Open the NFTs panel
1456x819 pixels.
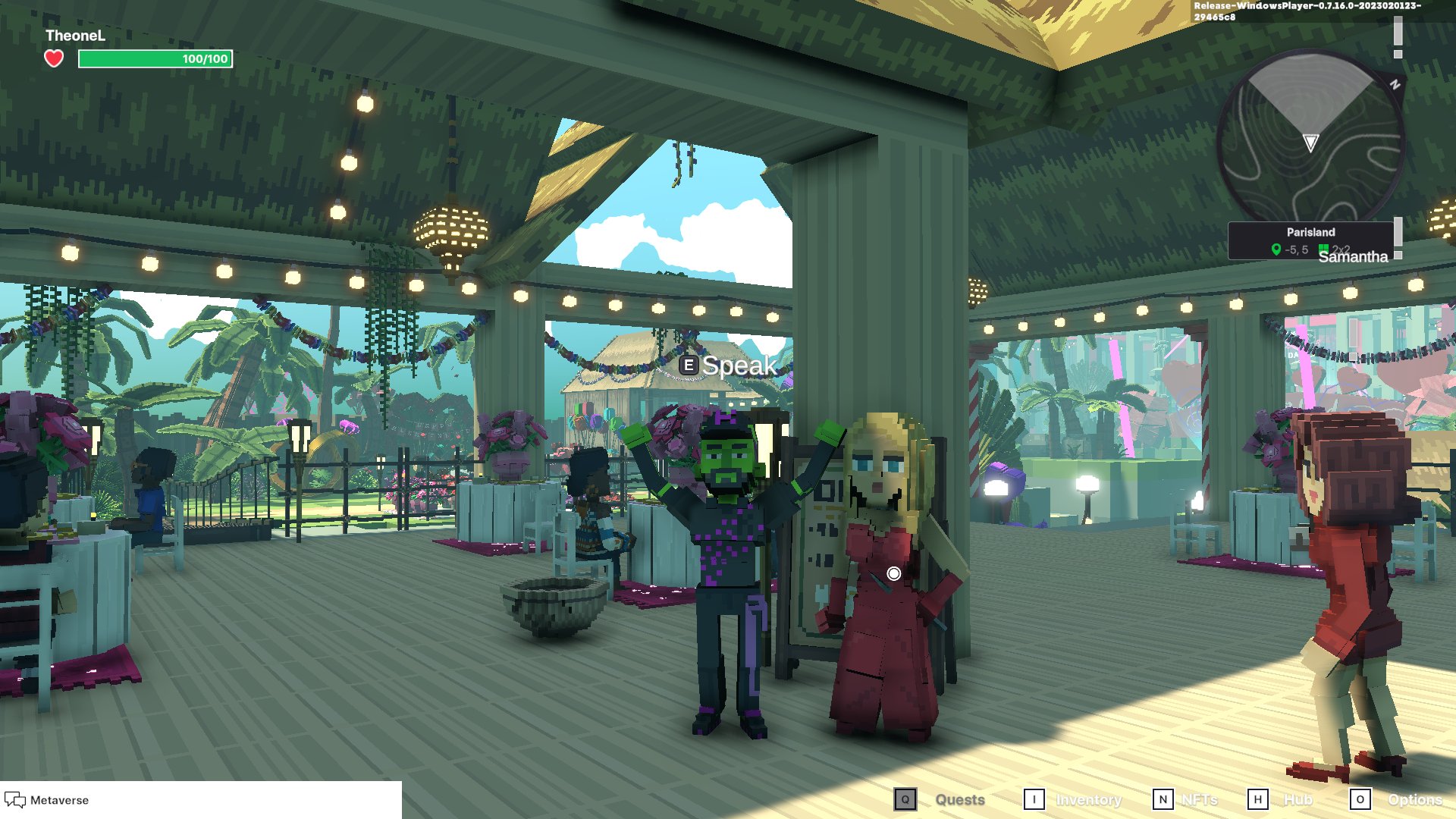coord(1199,799)
